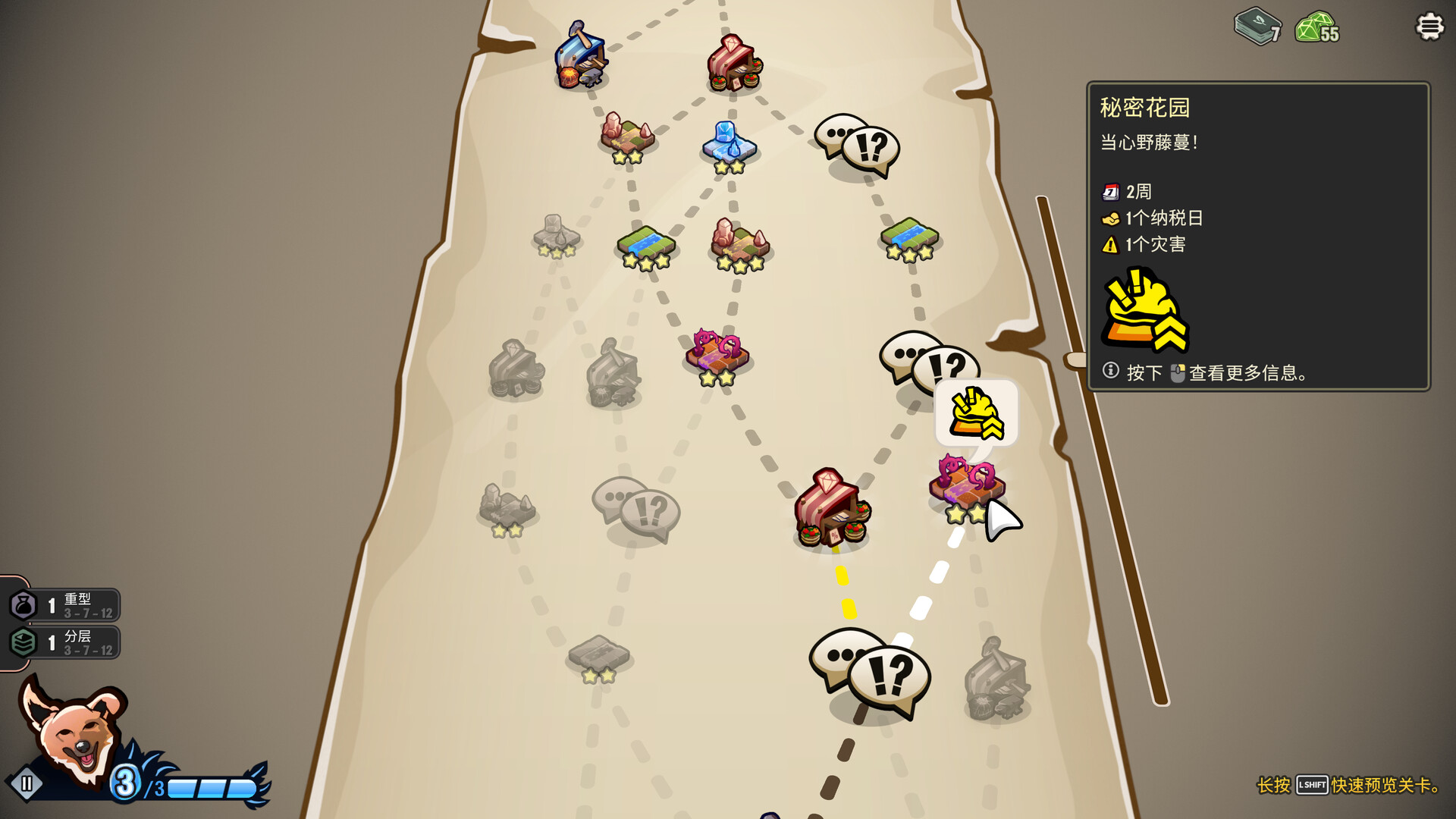The image size is (1456, 819).
Task: Select the greyed-out speech bubble event node
Action: coord(635,510)
